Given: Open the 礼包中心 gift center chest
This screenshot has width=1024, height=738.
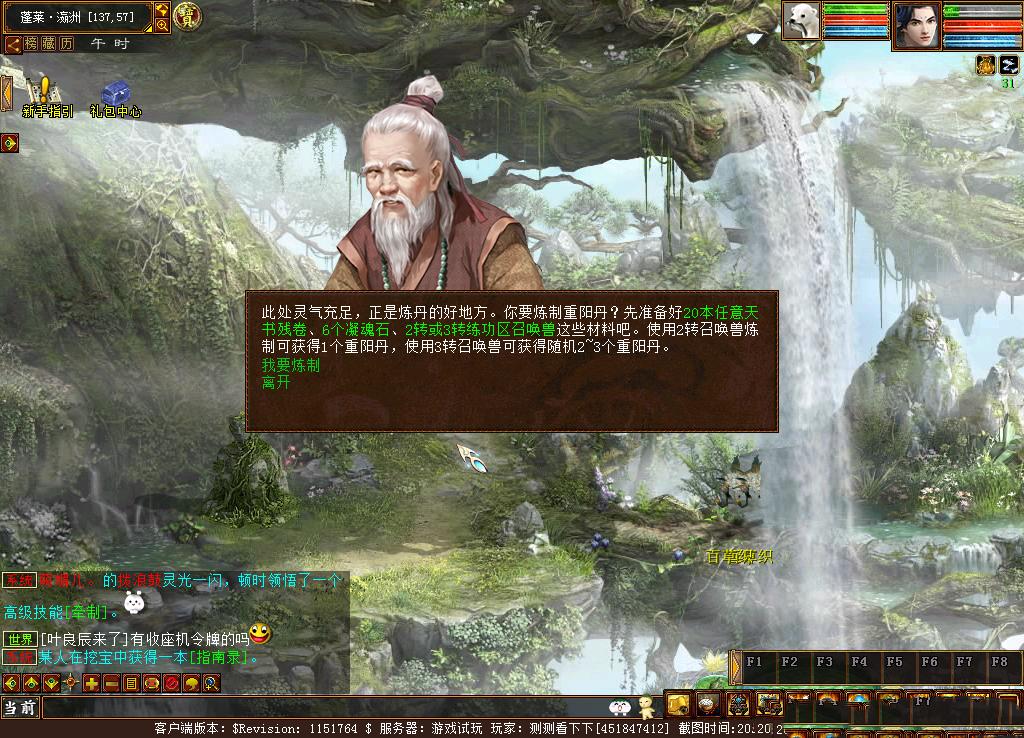Looking at the screenshot, I should coord(115,97).
